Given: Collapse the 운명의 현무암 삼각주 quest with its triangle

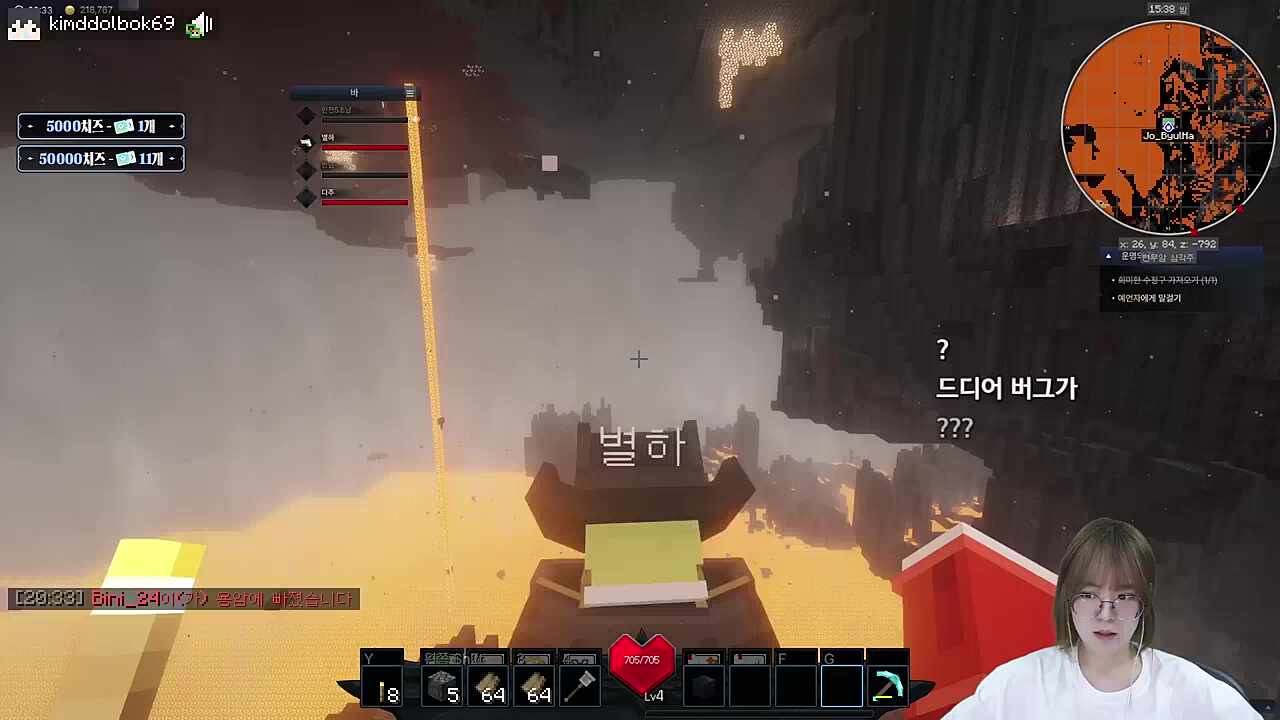Looking at the screenshot, I should point(1108,256).
